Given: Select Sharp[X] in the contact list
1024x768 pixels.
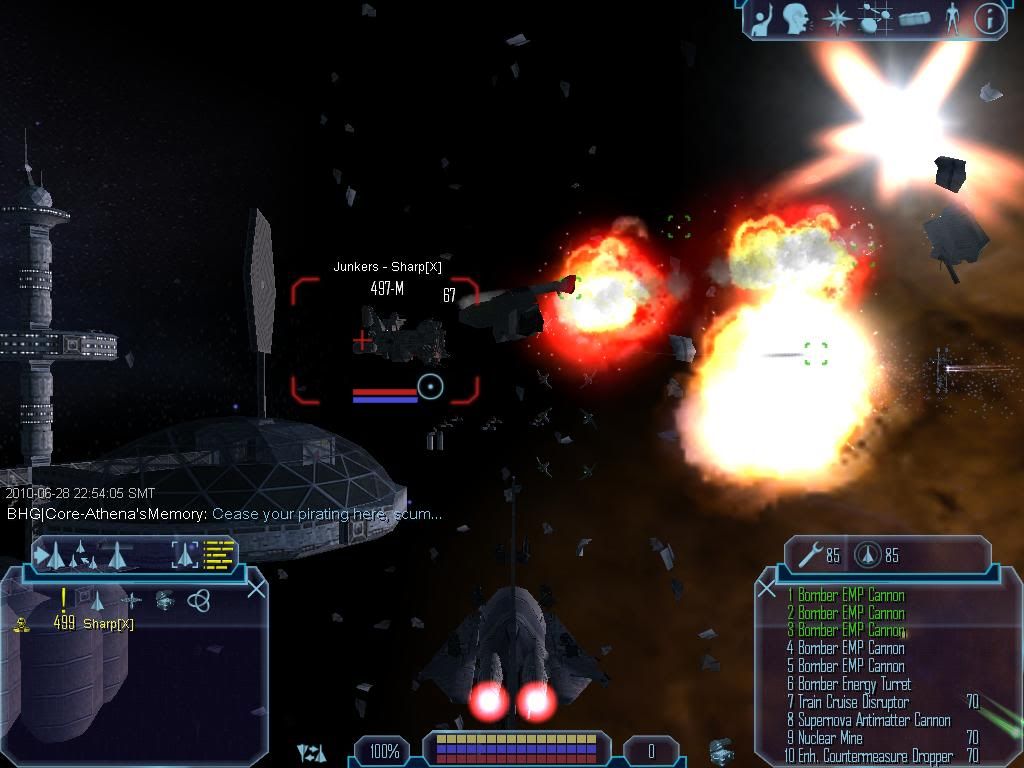Looking at the screenshot, I should pos(108,624).
